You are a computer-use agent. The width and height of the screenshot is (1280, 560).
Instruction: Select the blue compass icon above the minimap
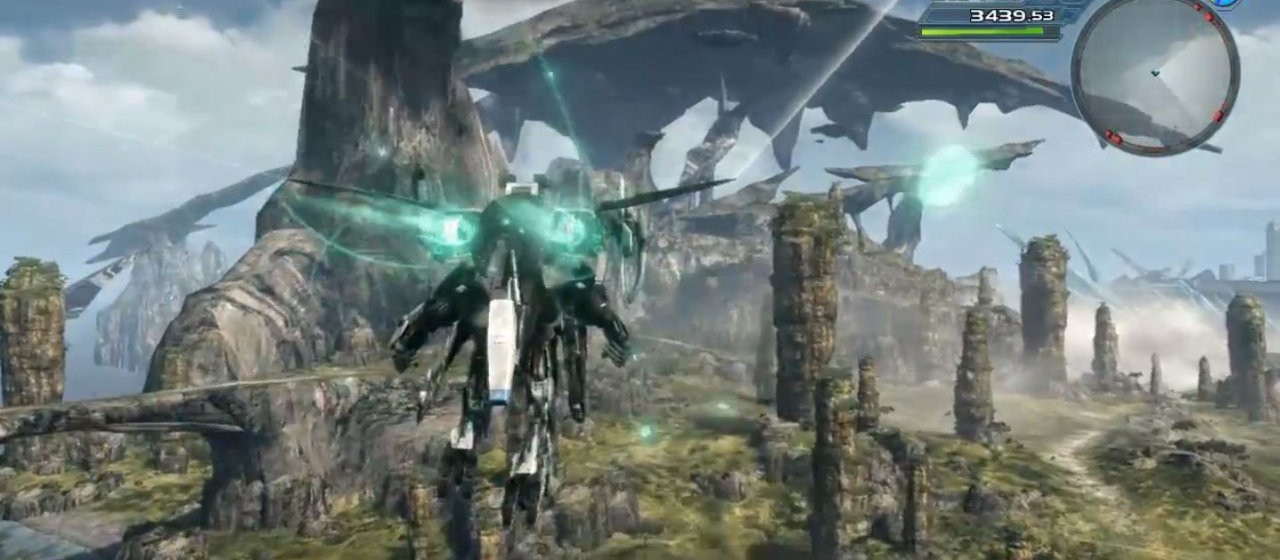point(1224,4)
